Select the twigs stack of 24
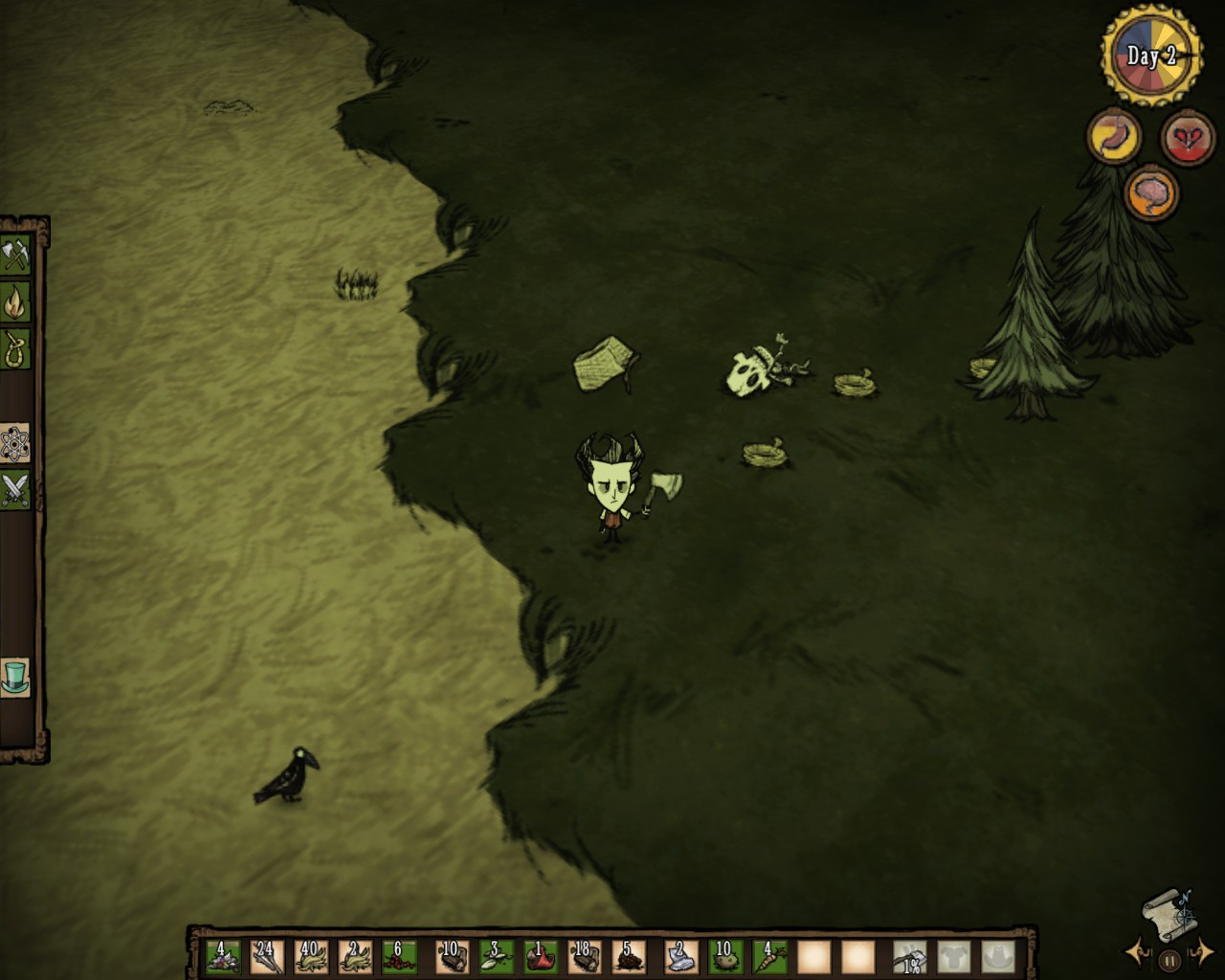The image size is (1225, 980). point(267,956)
